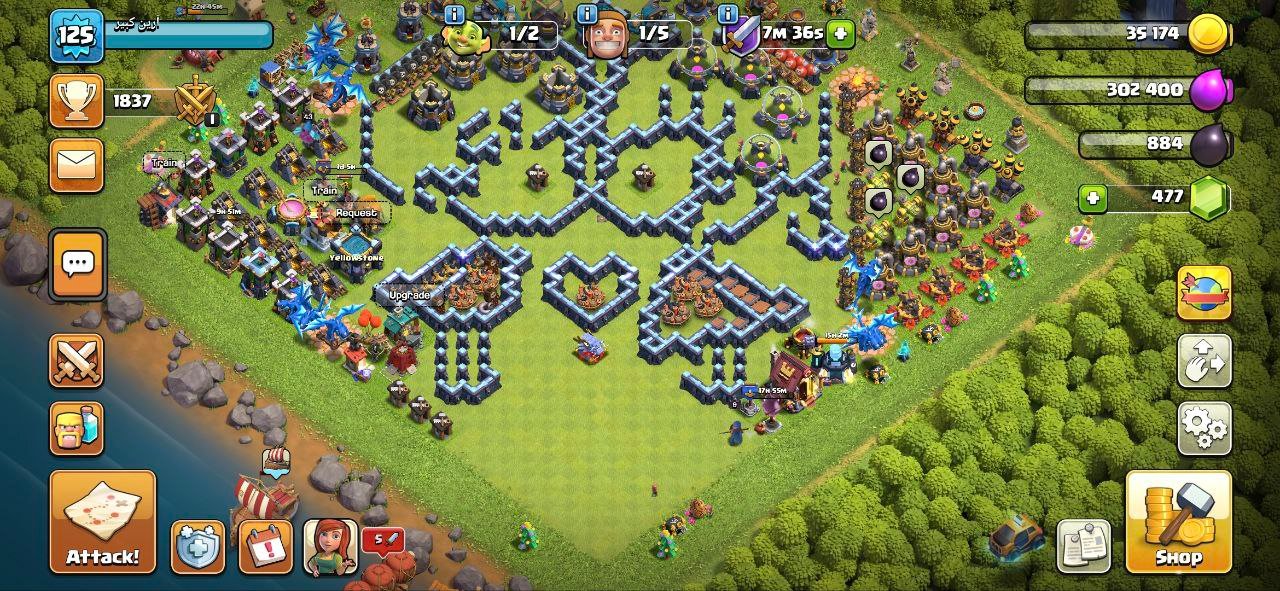The width and height of the screenshot is (1280, 591).
Task: Click the green plus beside the 7M 36s timer
Action: 840,33
